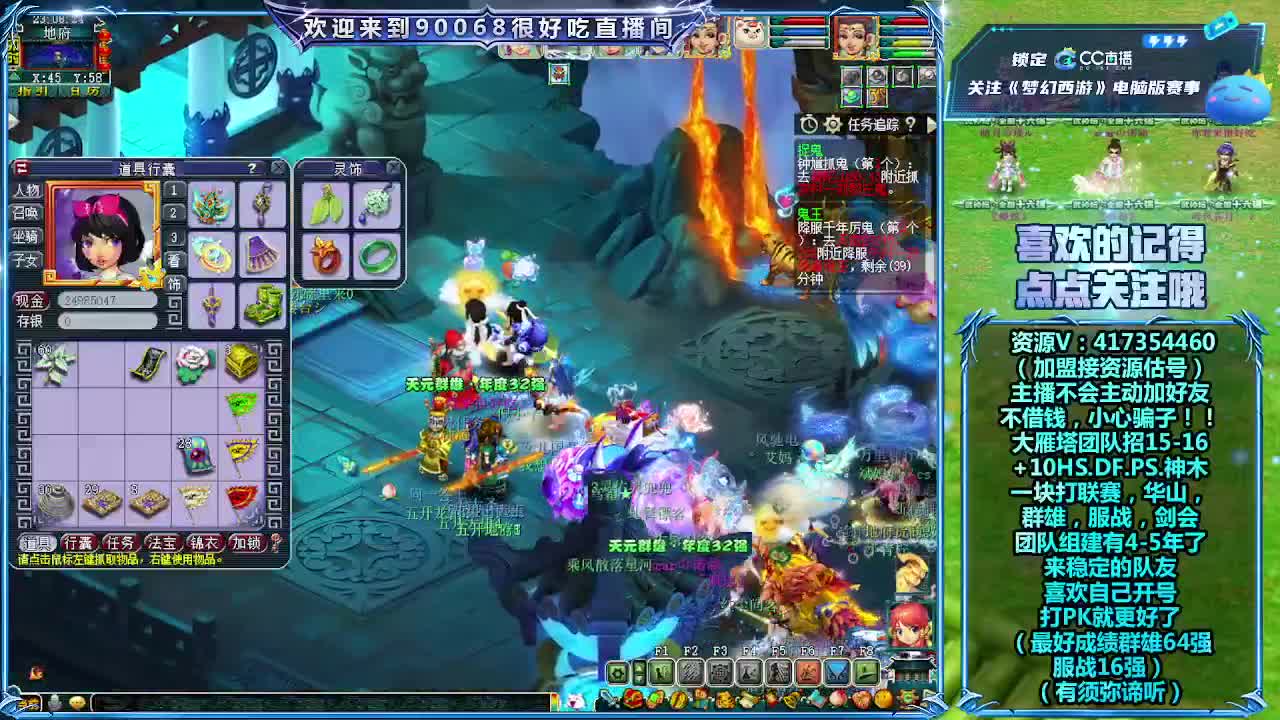This screenshot has width=1280, height=720.
Task: Click the character HP bar at top right
Action: point(911,21)
